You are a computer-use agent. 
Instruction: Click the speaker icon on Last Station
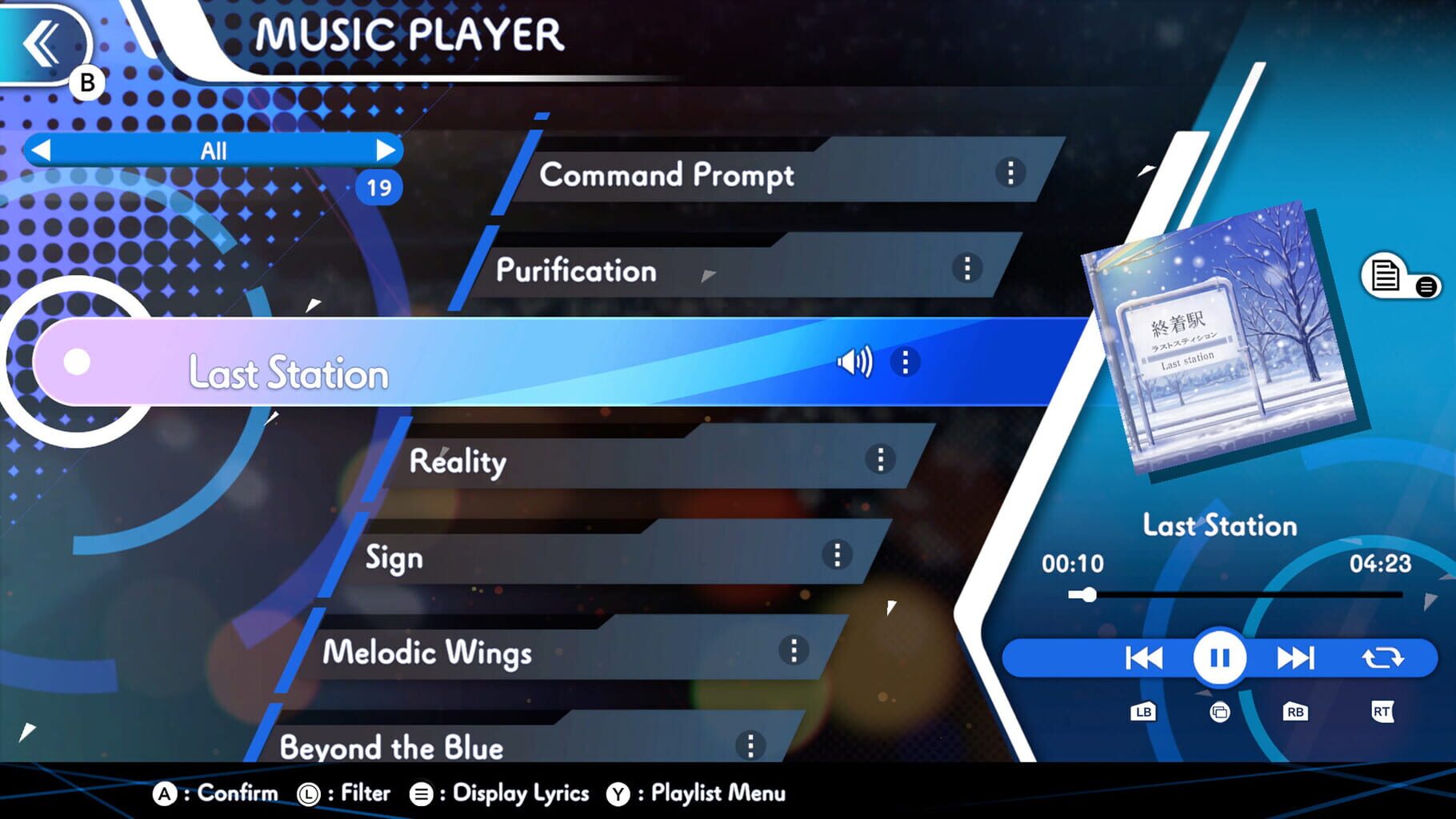855,362
